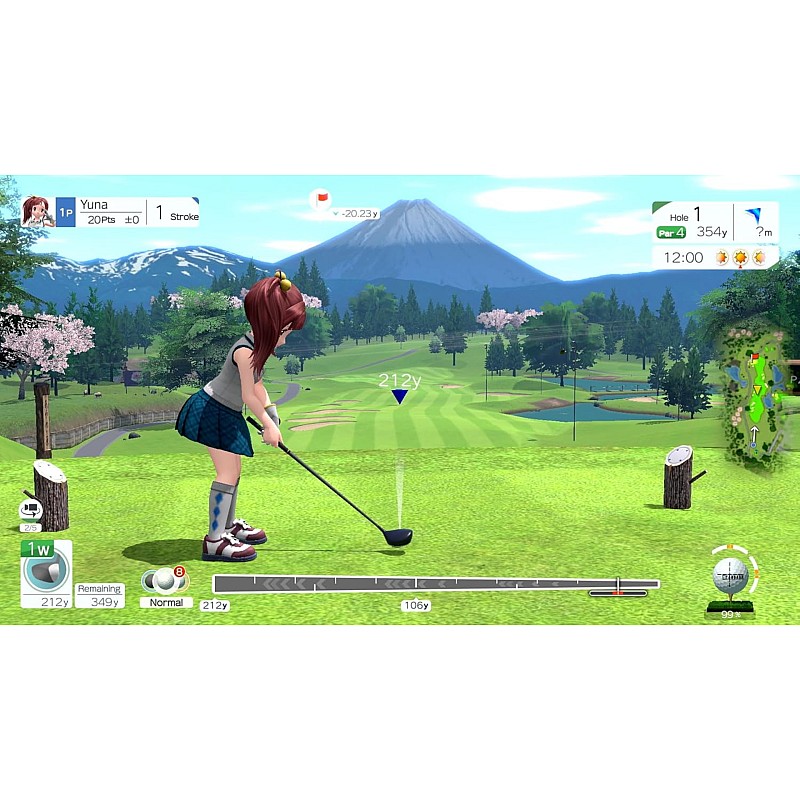
Task: Click the shot power gauge bar
Action: click(x=435, y=584)
